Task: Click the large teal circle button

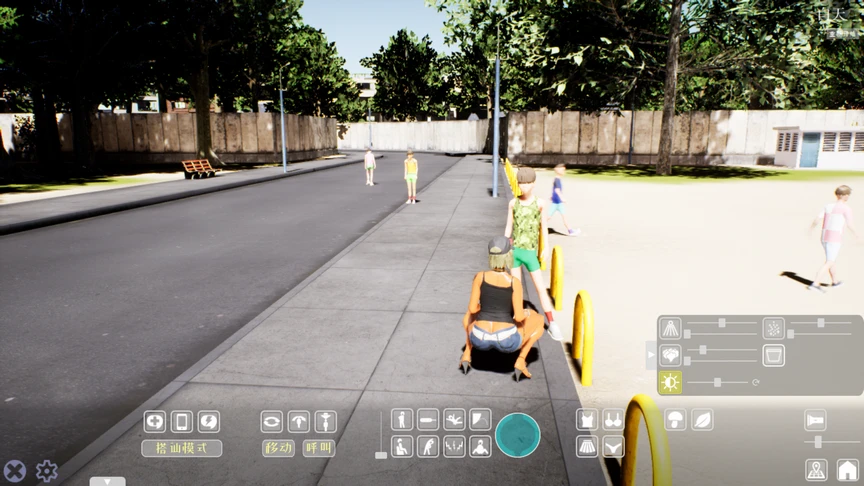Action: (517, 435)
